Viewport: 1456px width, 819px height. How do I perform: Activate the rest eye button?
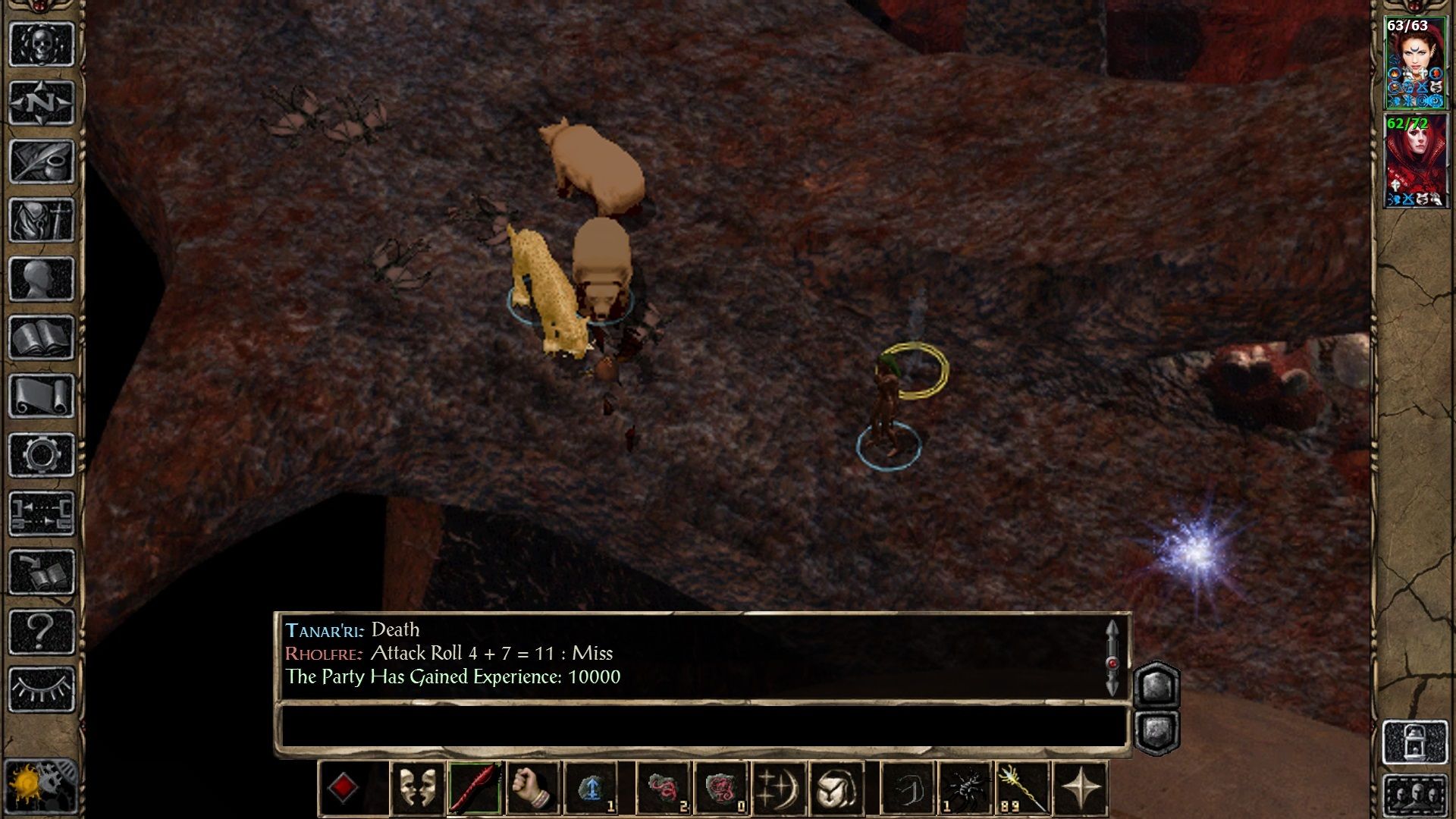pos(41,689)
